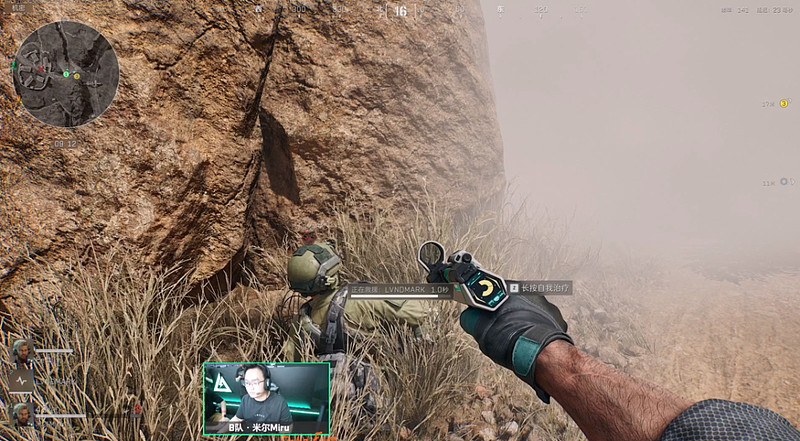Click the streamer webcam overlay
800x441 pixels.
[x=266, y=398]
